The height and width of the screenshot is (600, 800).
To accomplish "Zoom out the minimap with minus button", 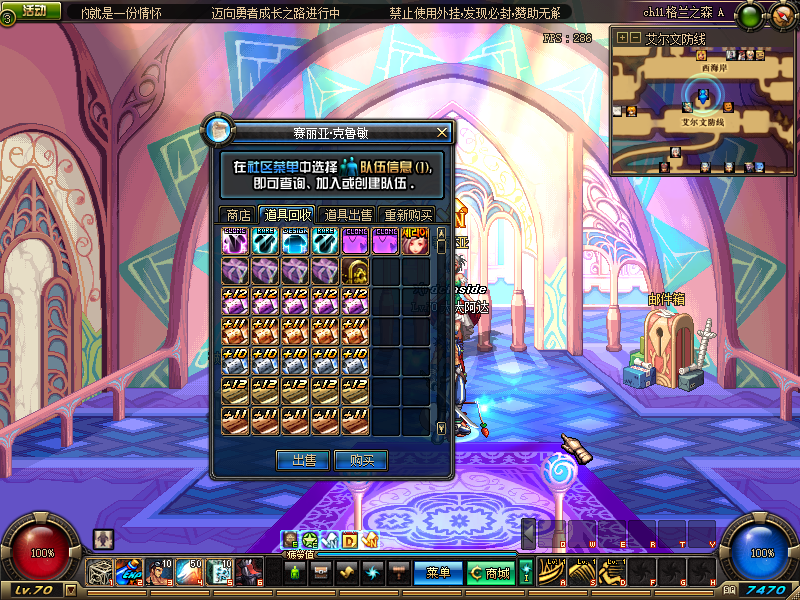I will point(635,37).
